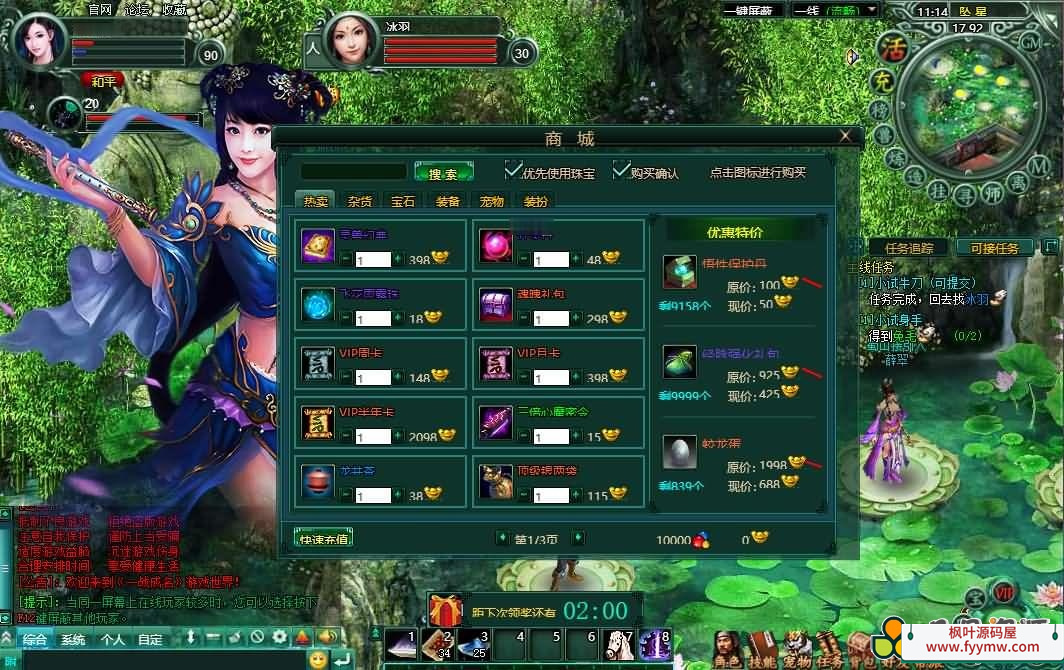Click the red 活 activity button
The image size is (1064, 670).
[x=890, y=47]
